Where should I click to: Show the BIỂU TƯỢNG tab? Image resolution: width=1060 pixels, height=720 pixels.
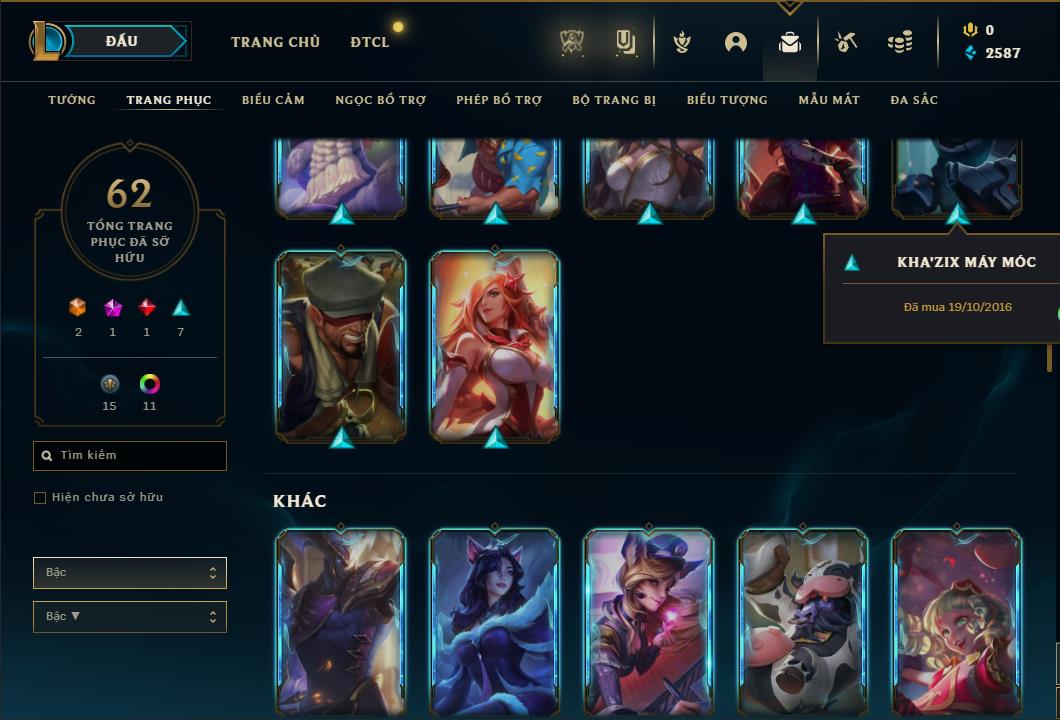pyautogui.click(x=727, y=100)
